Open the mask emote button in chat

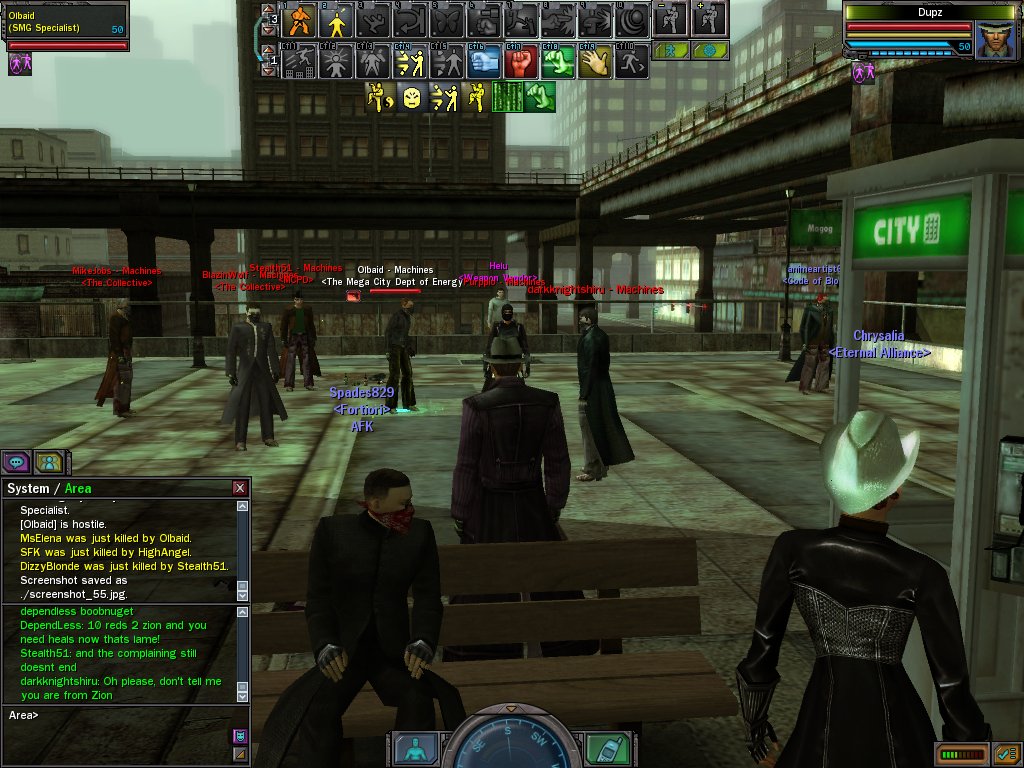coord(240,736)
